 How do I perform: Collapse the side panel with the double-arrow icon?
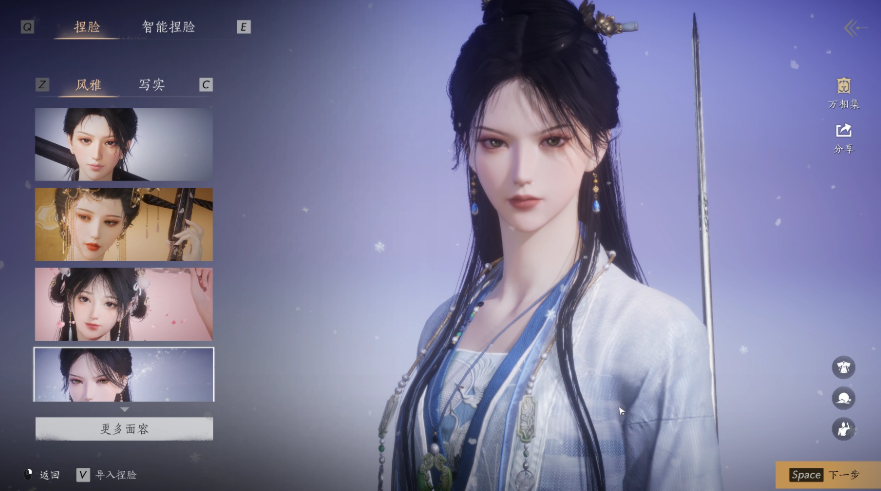pyautogui.click(x=852, y=28)
